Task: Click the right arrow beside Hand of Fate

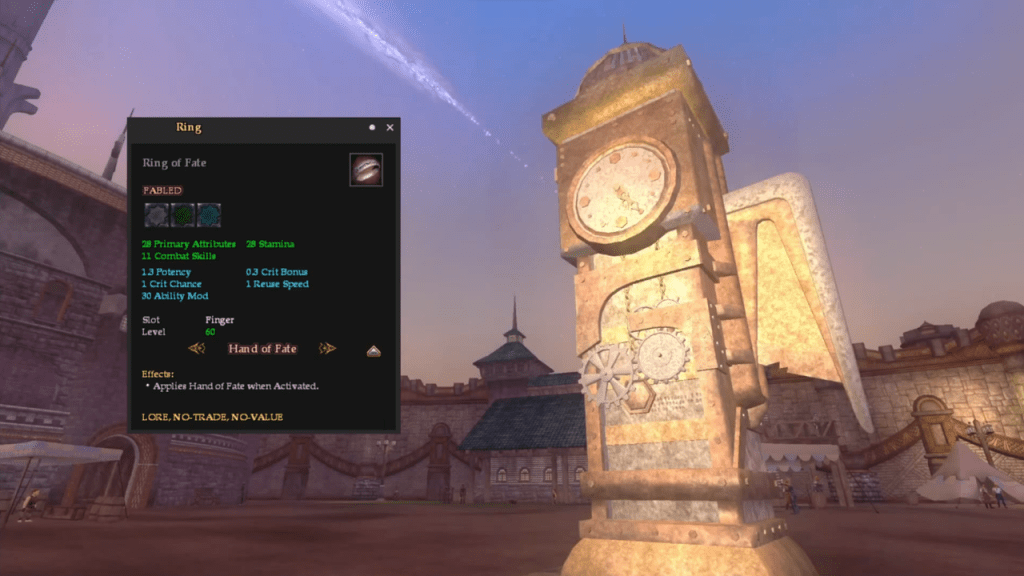Action: tap(327, 349)
